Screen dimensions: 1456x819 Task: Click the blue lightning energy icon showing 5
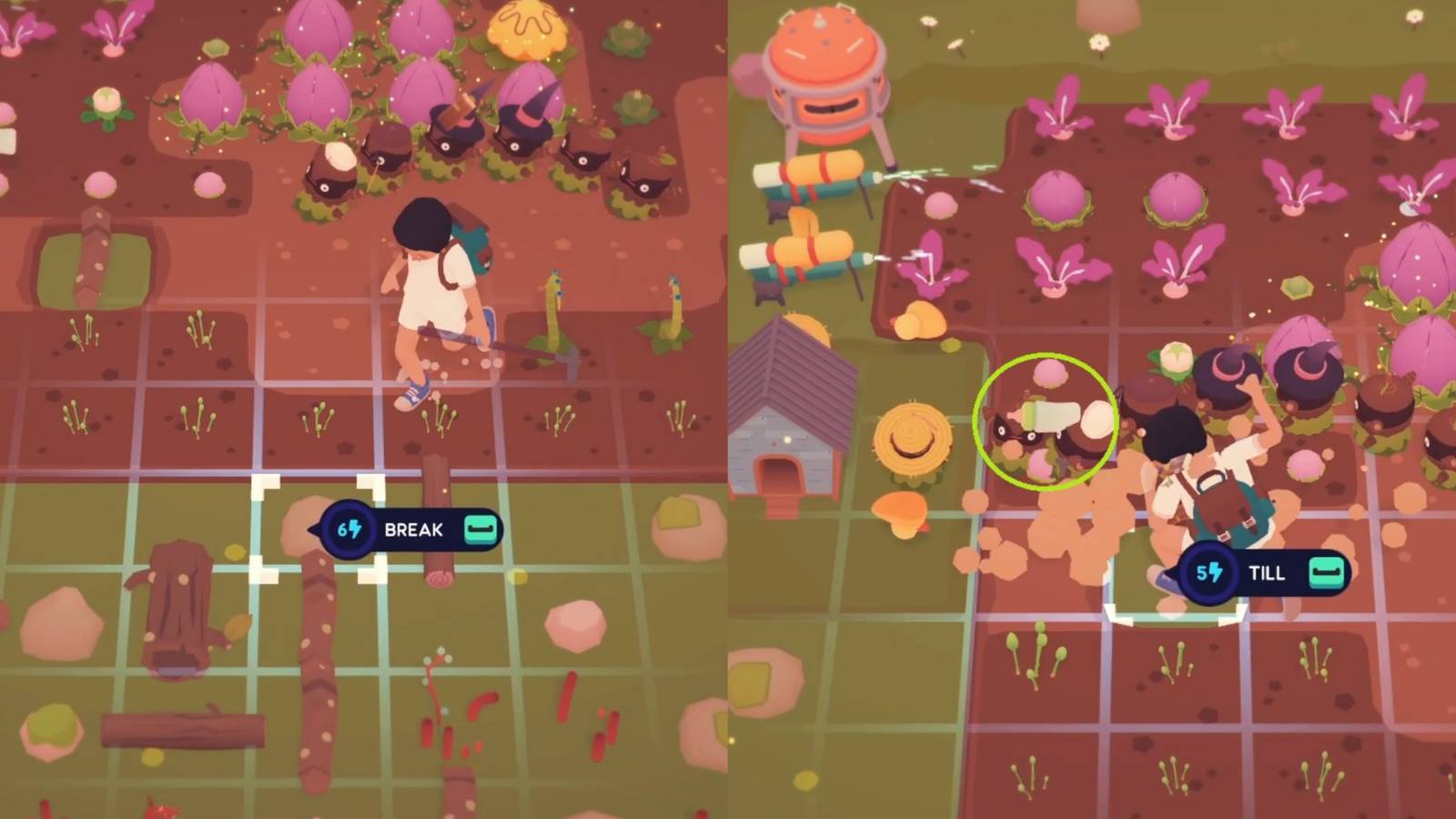tap(1209, 573)
